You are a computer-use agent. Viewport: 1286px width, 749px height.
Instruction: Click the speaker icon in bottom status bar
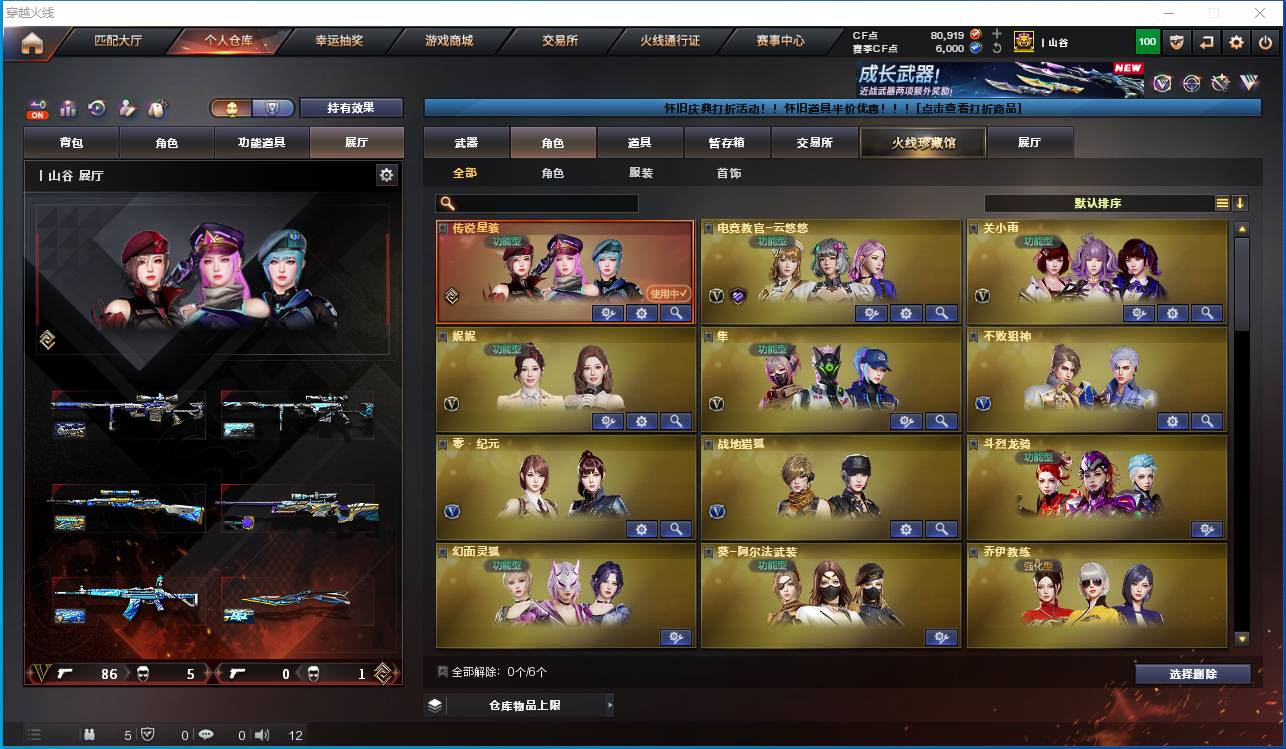pos(262,734)
